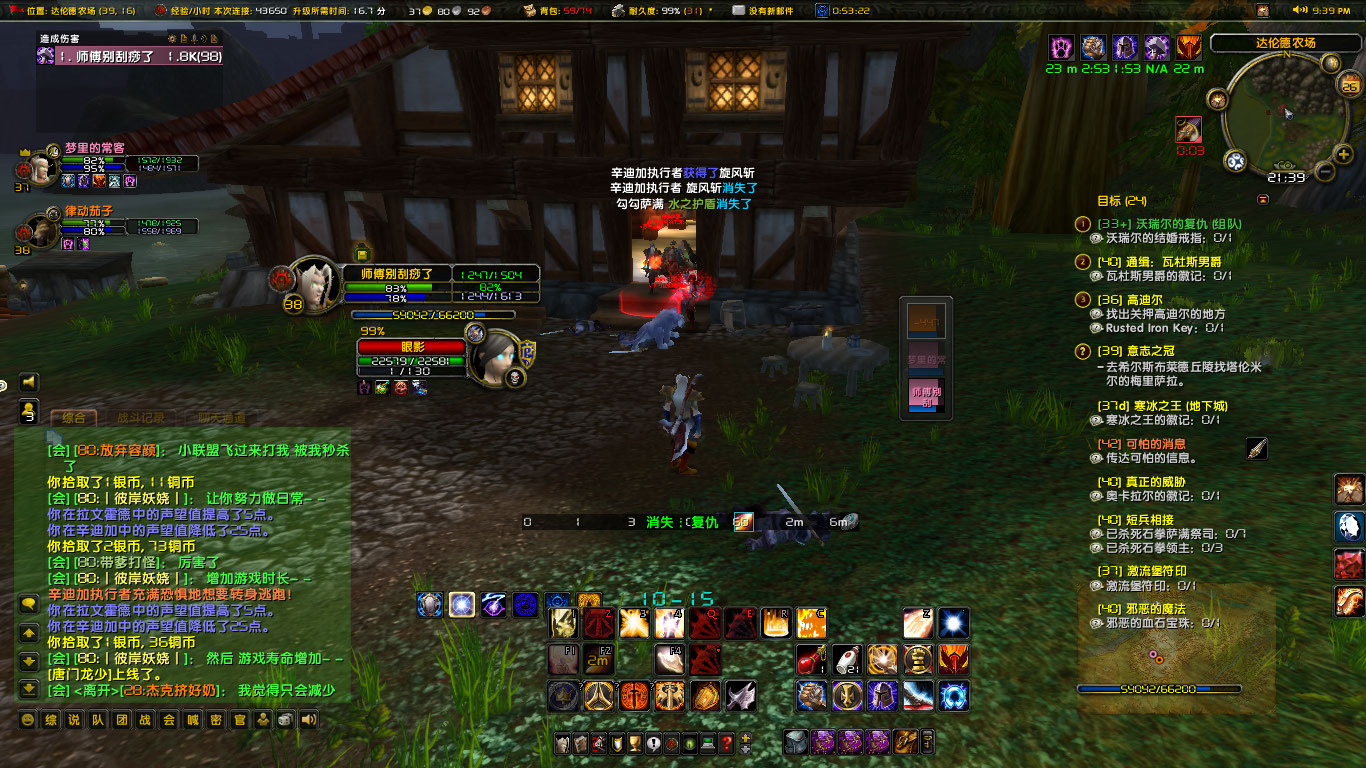Toggle the minimap clock showing 21:39

(1287, 175)
